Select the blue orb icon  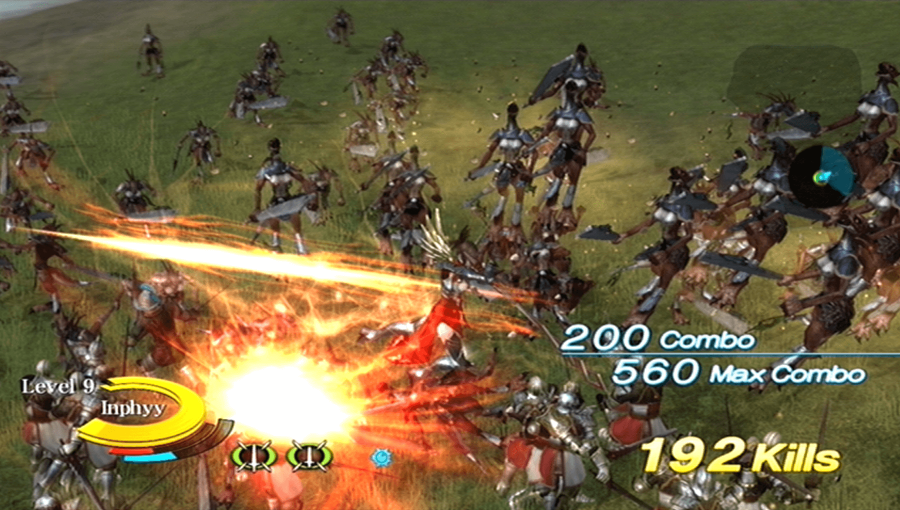380,457
